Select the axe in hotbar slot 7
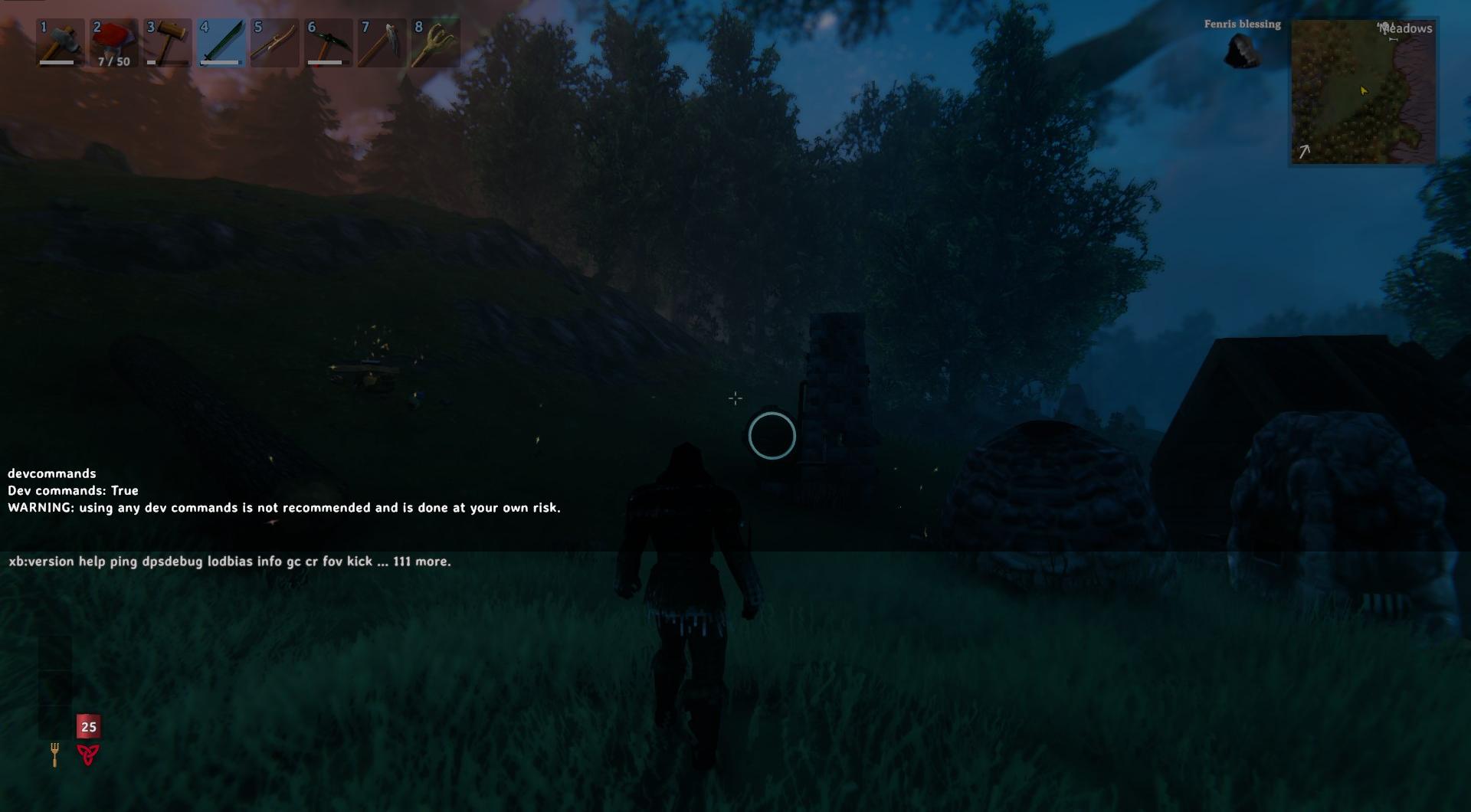1471x812 pixels. (x=382, y=42)
